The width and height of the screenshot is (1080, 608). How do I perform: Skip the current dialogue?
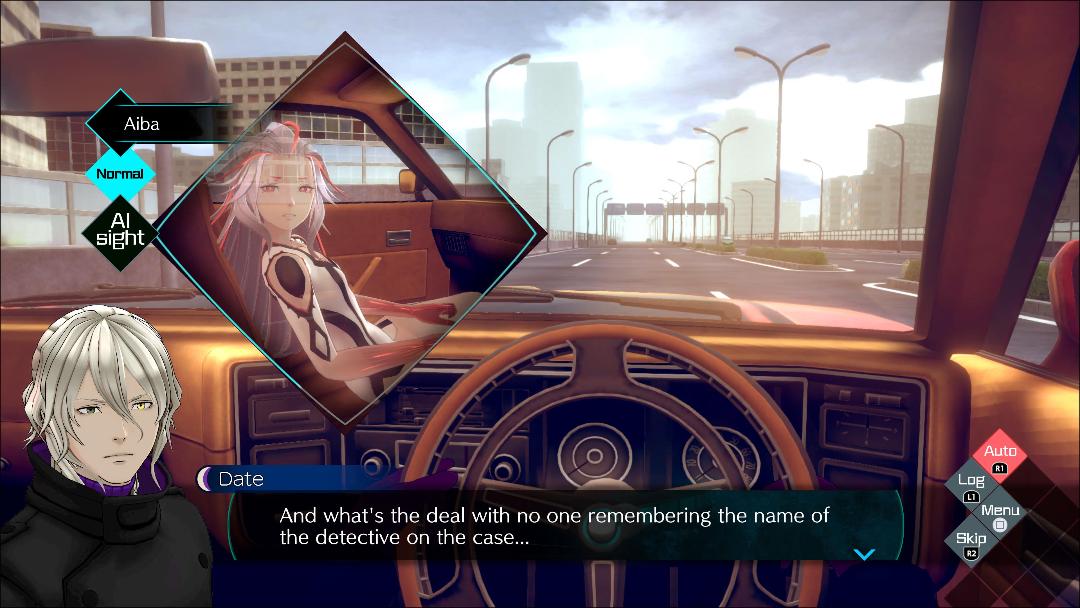click(971, 544)
